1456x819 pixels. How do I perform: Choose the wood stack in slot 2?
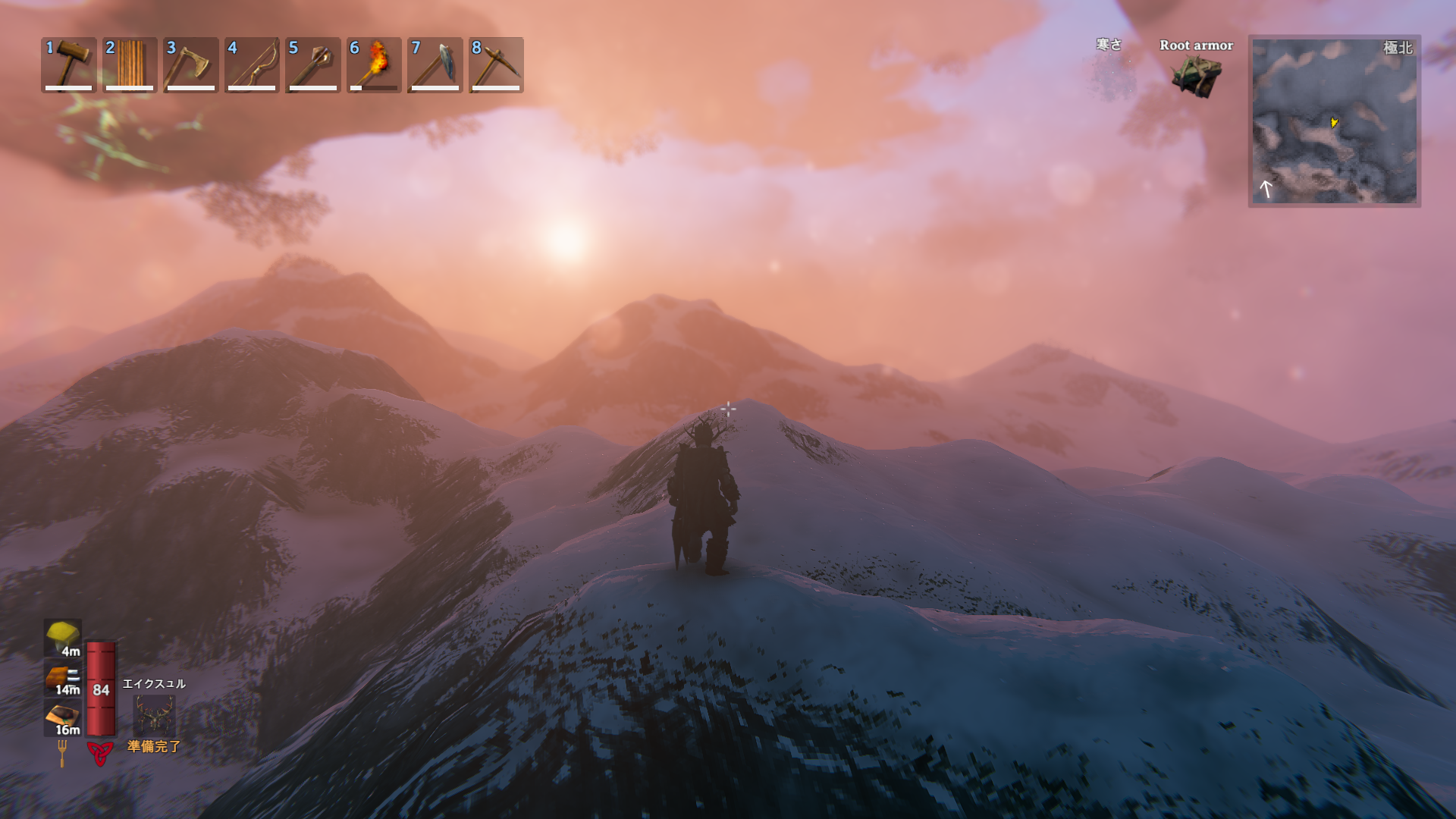tap(130, 64)
